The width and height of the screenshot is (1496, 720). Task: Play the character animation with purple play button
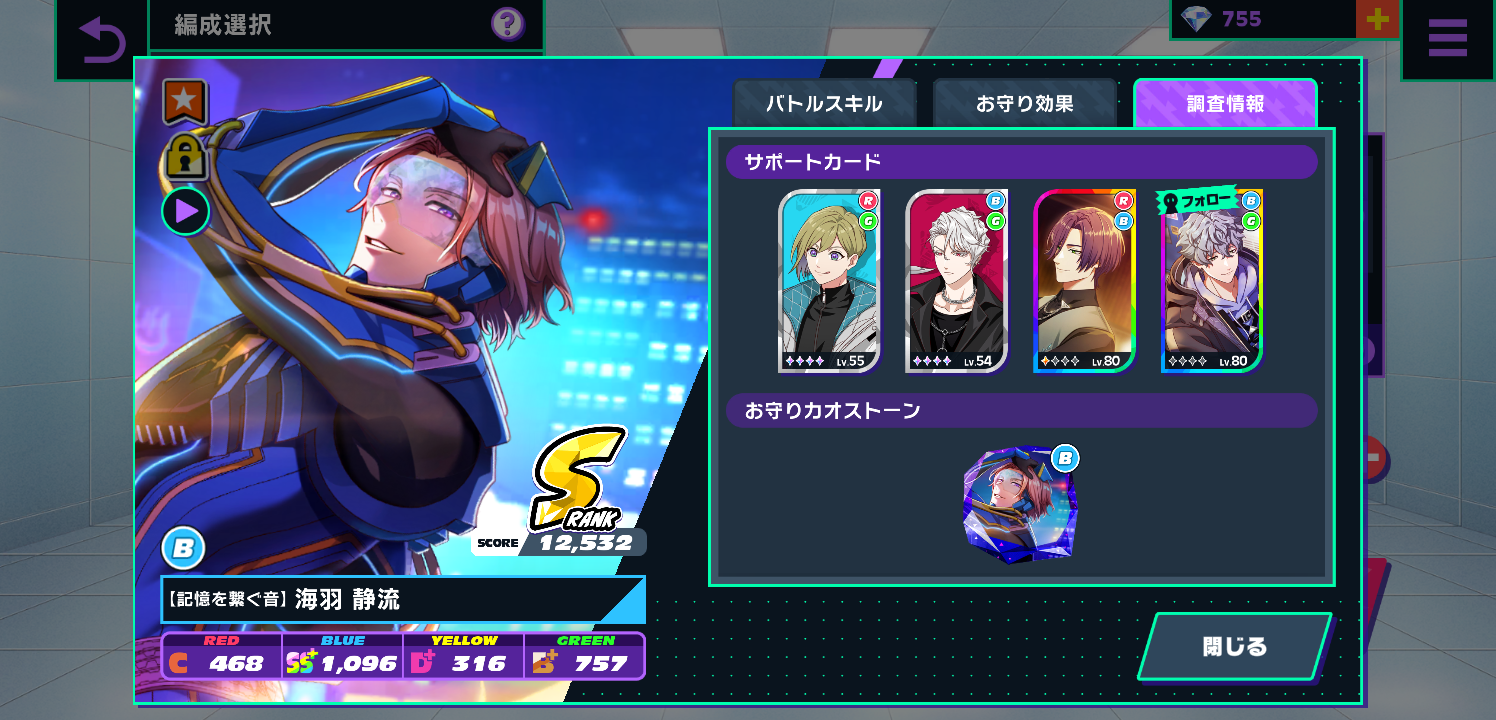[x=186, y=211]
